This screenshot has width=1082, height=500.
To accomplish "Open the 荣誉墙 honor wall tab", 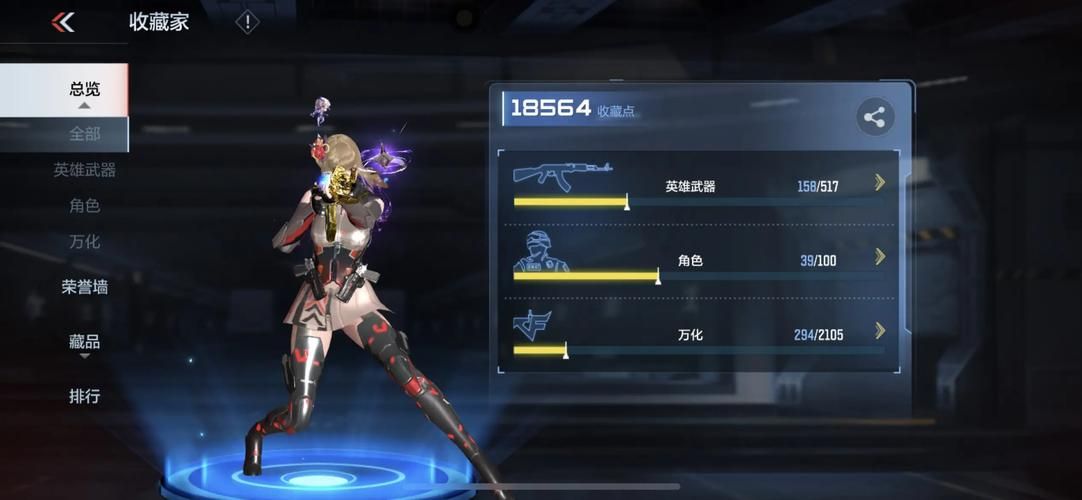I will coord(84,287).
